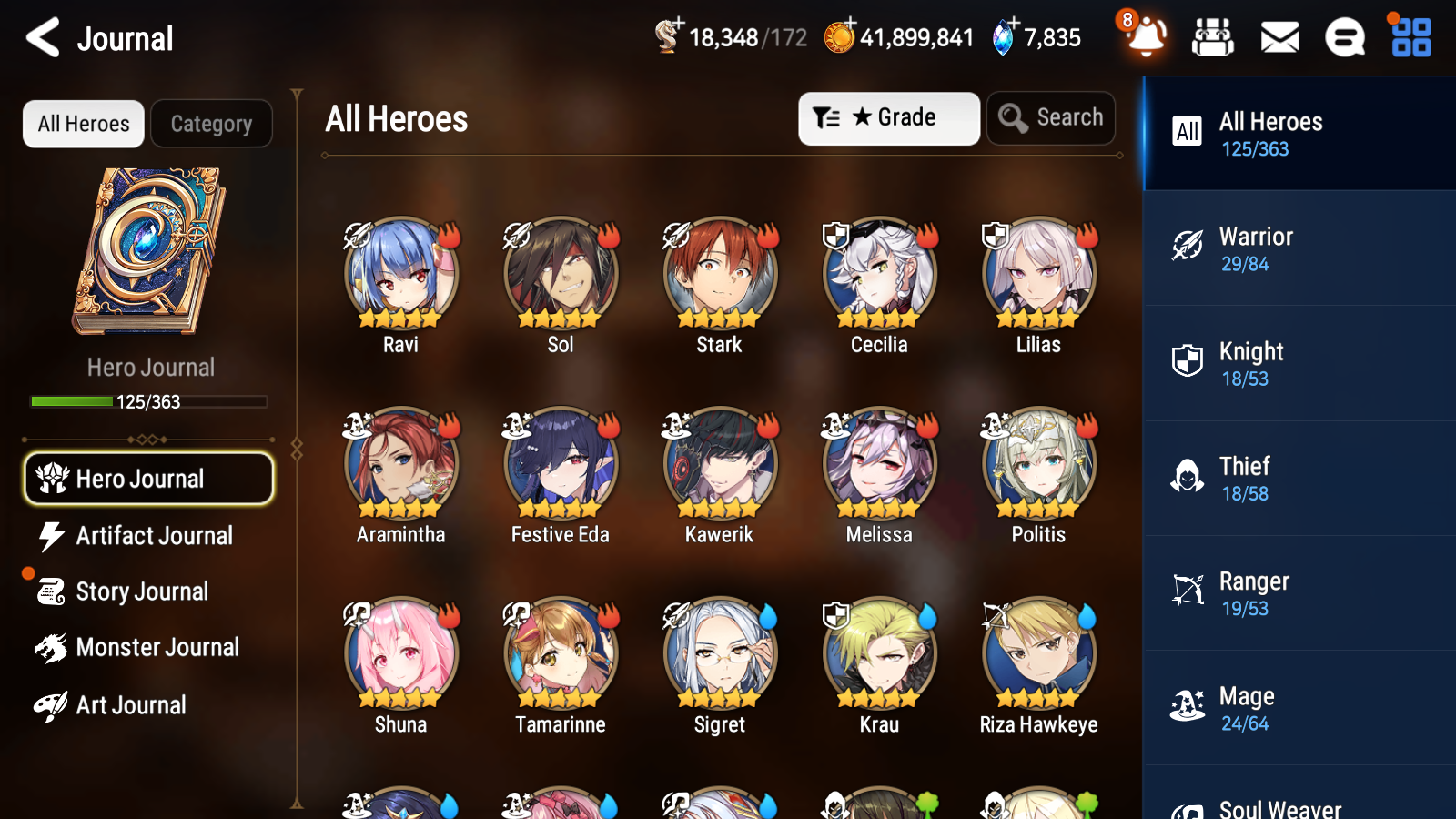The width and height of the screenshot is (1456, 819).
Task: Open the Grade sort dropdown
Action: [x=889, y=118]
